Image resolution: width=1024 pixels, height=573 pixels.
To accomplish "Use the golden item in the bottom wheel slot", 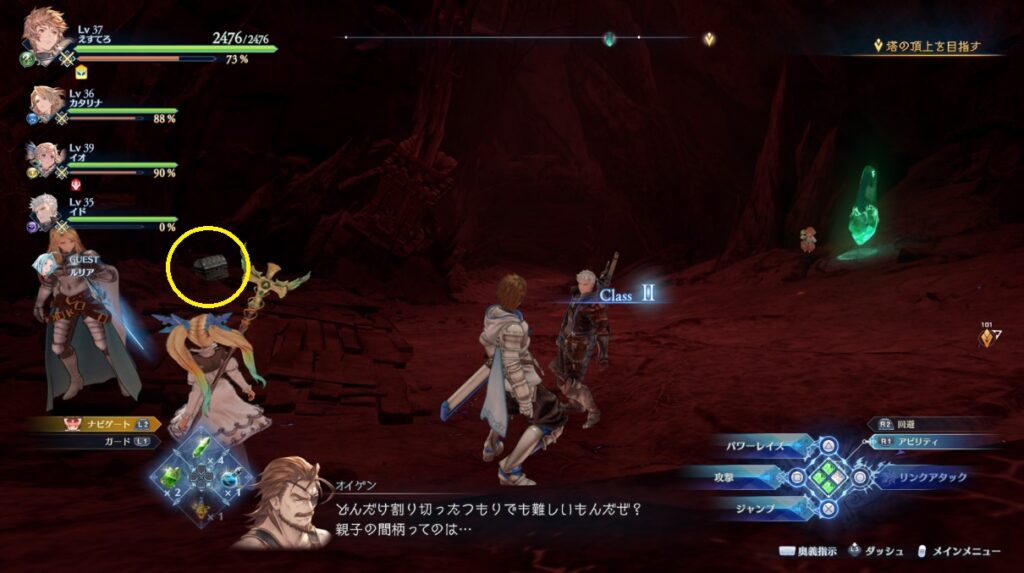I will coord(203,511).
